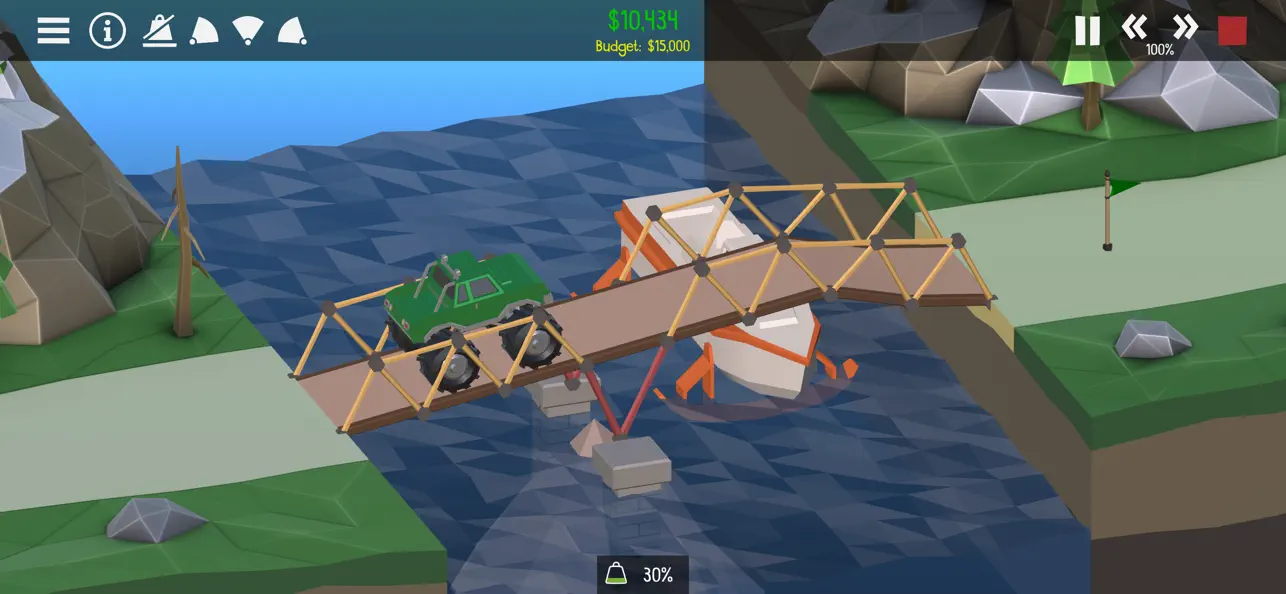This screenshot has height=594, width=1286.
Task: Toggle the crossed-out weight stress display
Action: pyautogui.click(x=159, y=30)
